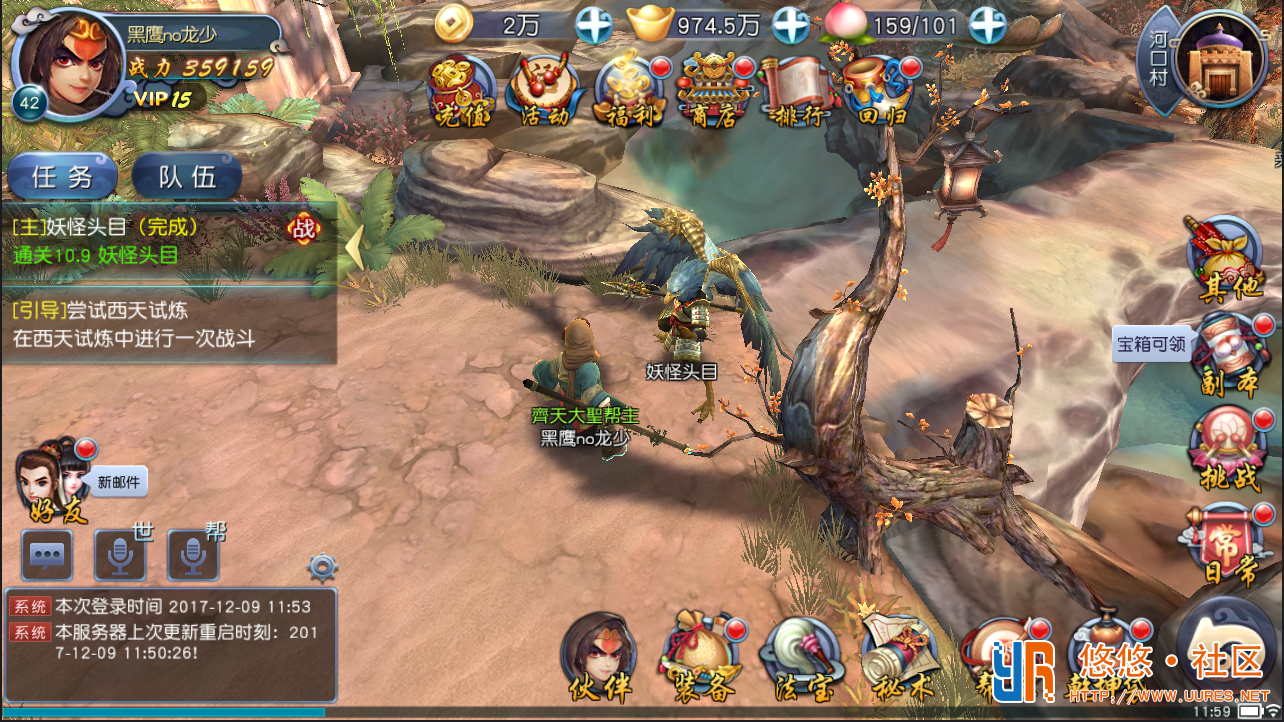
Task: Refill peach stamina with plus button
Action: coord(988,25)
